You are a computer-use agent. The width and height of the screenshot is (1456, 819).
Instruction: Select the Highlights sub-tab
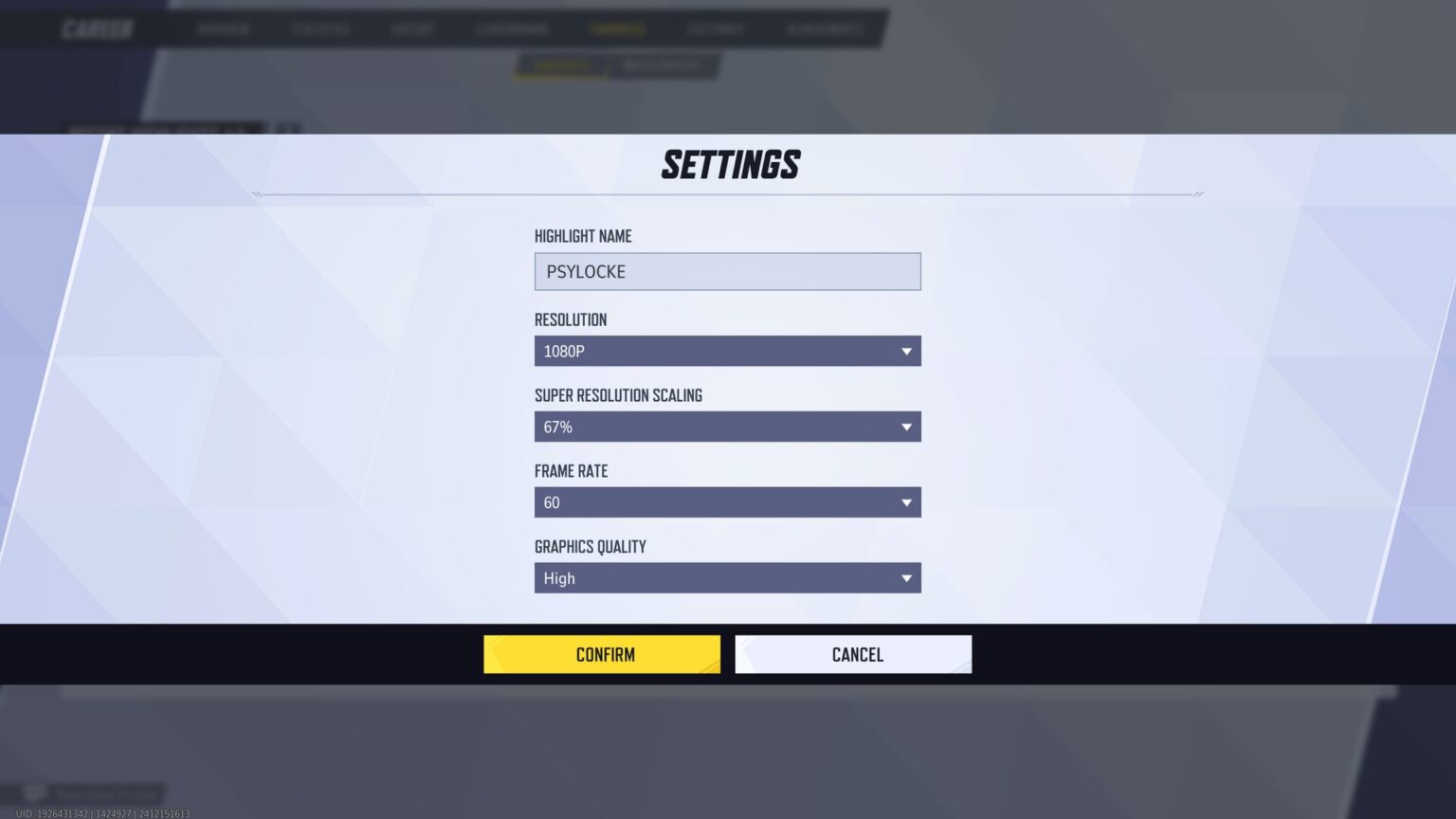561,65
